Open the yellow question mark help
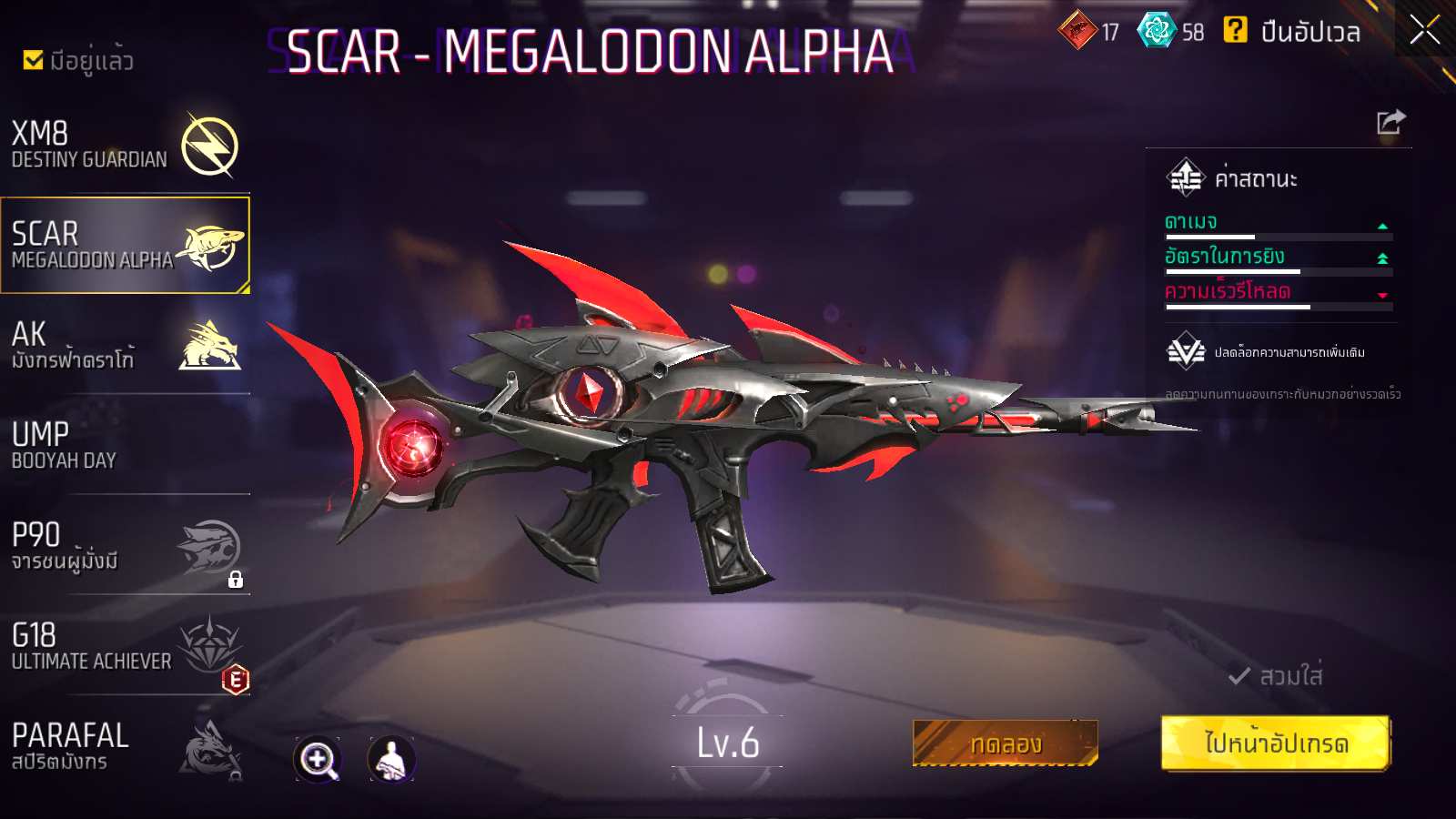The image size is (1456, 819). 1235,31
